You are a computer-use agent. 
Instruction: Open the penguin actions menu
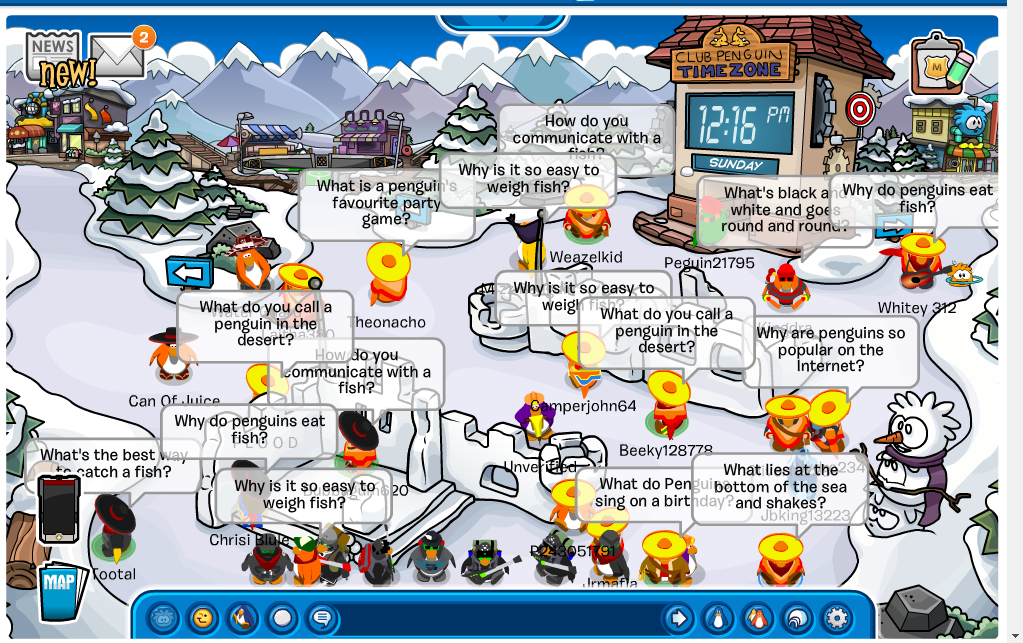coord(243,618)
